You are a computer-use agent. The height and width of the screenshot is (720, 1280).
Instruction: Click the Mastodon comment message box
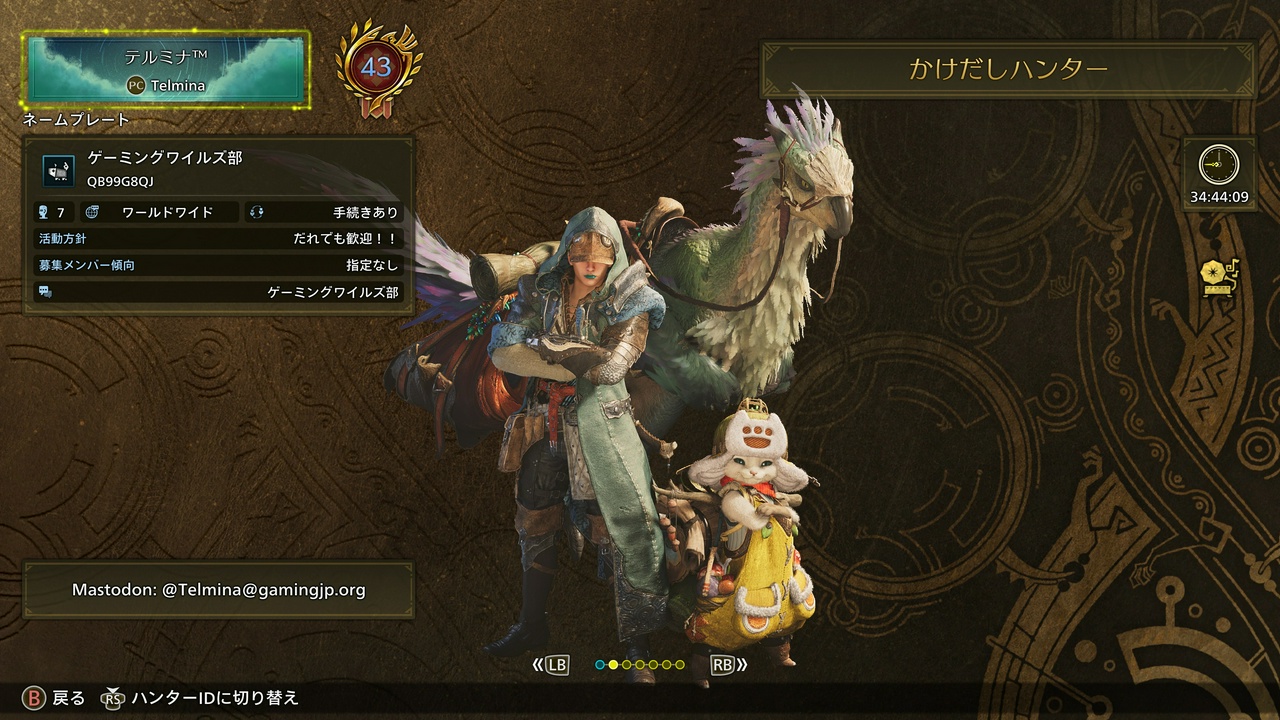[x=218, y=590]
